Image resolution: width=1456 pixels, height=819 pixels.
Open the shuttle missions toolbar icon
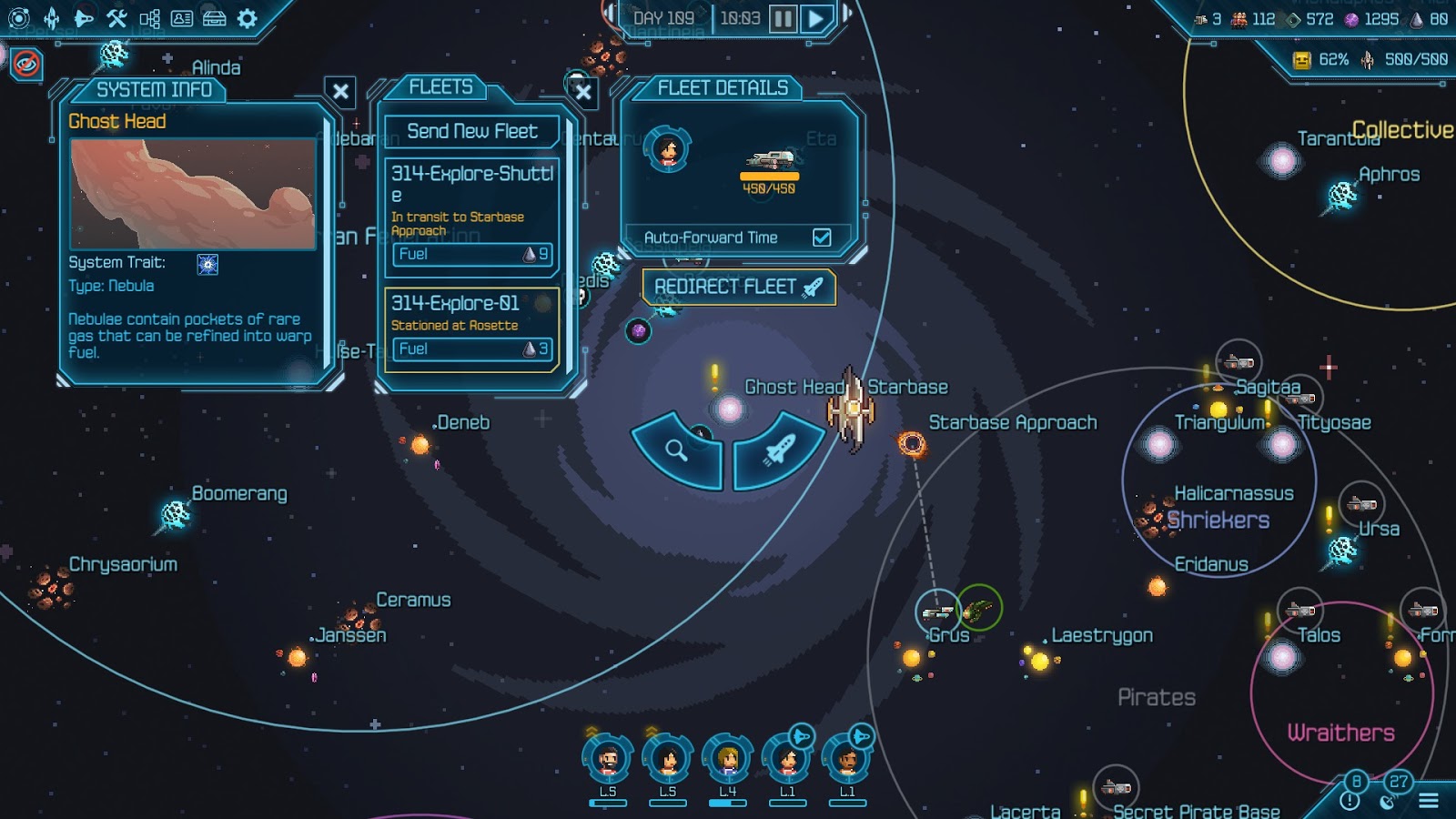[x=84, y=19]
